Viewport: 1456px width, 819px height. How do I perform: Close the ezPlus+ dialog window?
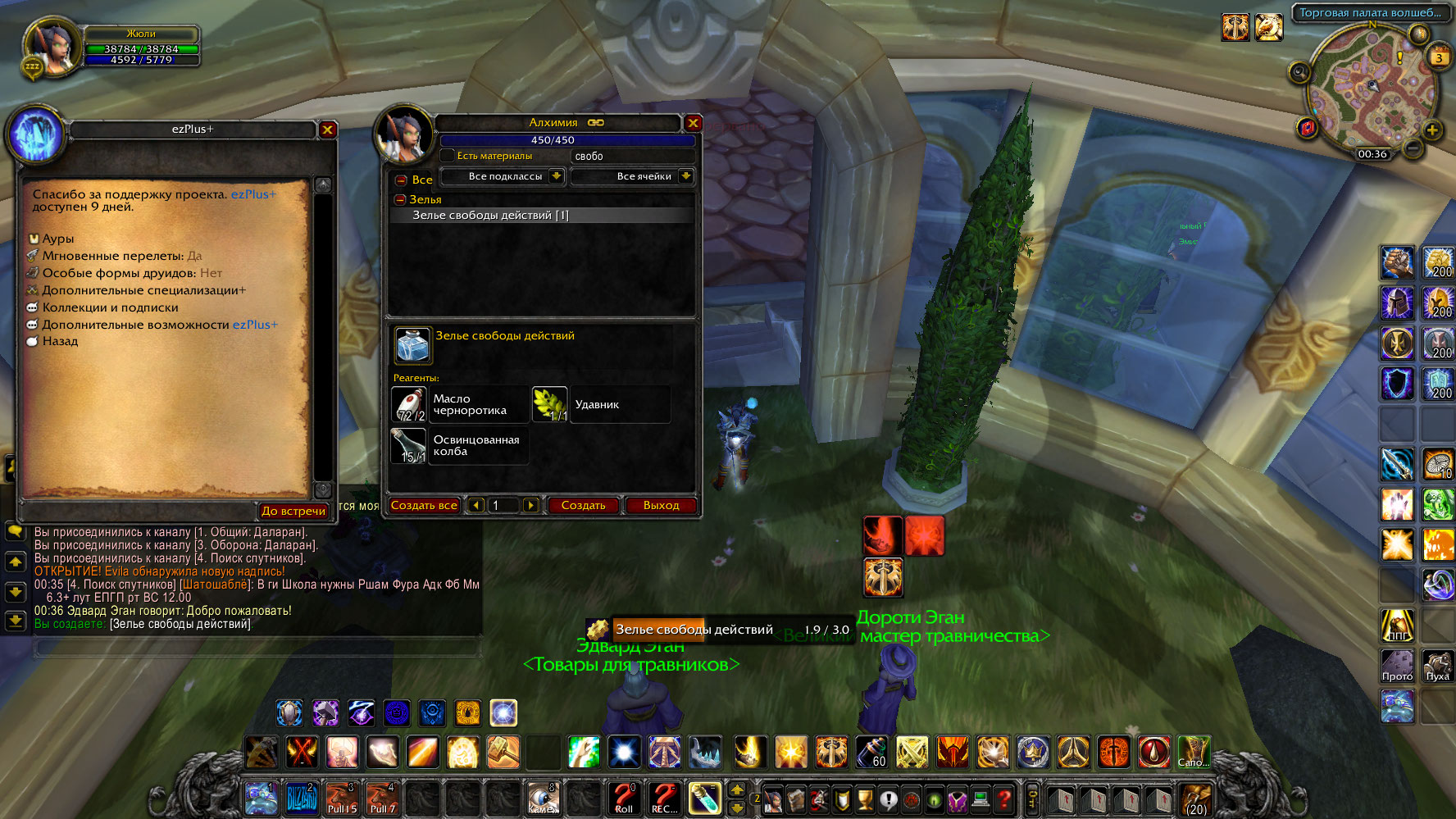pos(327,130)
